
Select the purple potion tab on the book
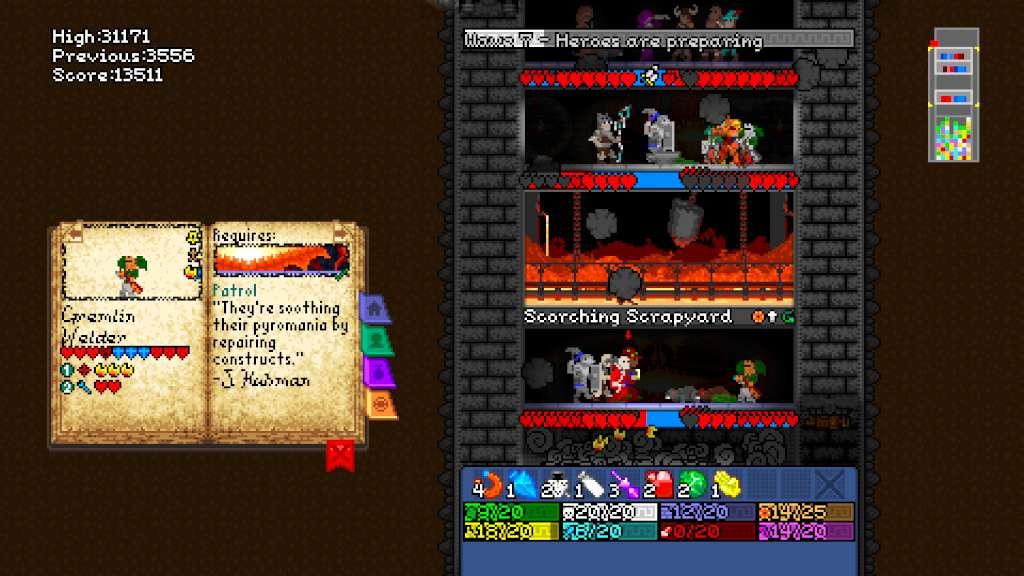pos(378,372)
